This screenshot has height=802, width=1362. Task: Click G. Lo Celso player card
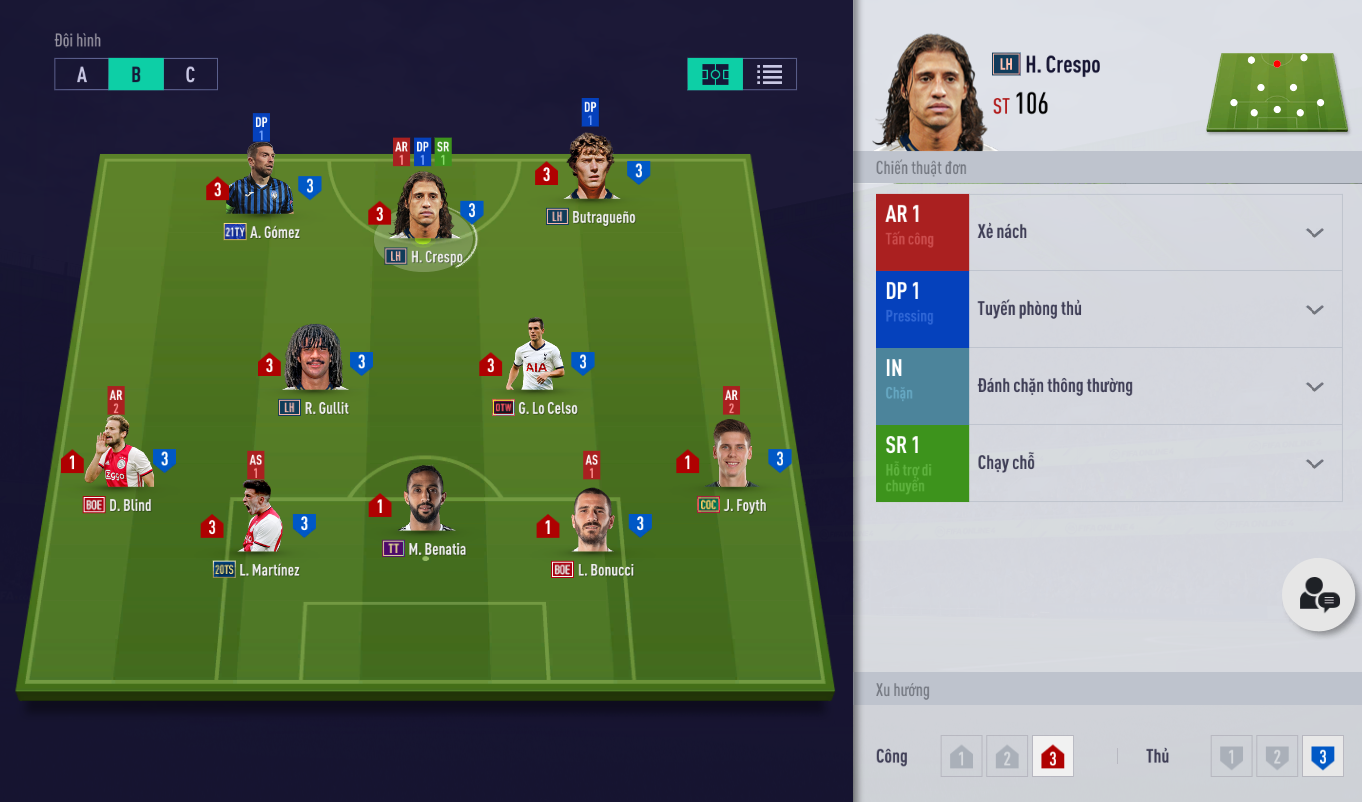(x=536, y=362)
